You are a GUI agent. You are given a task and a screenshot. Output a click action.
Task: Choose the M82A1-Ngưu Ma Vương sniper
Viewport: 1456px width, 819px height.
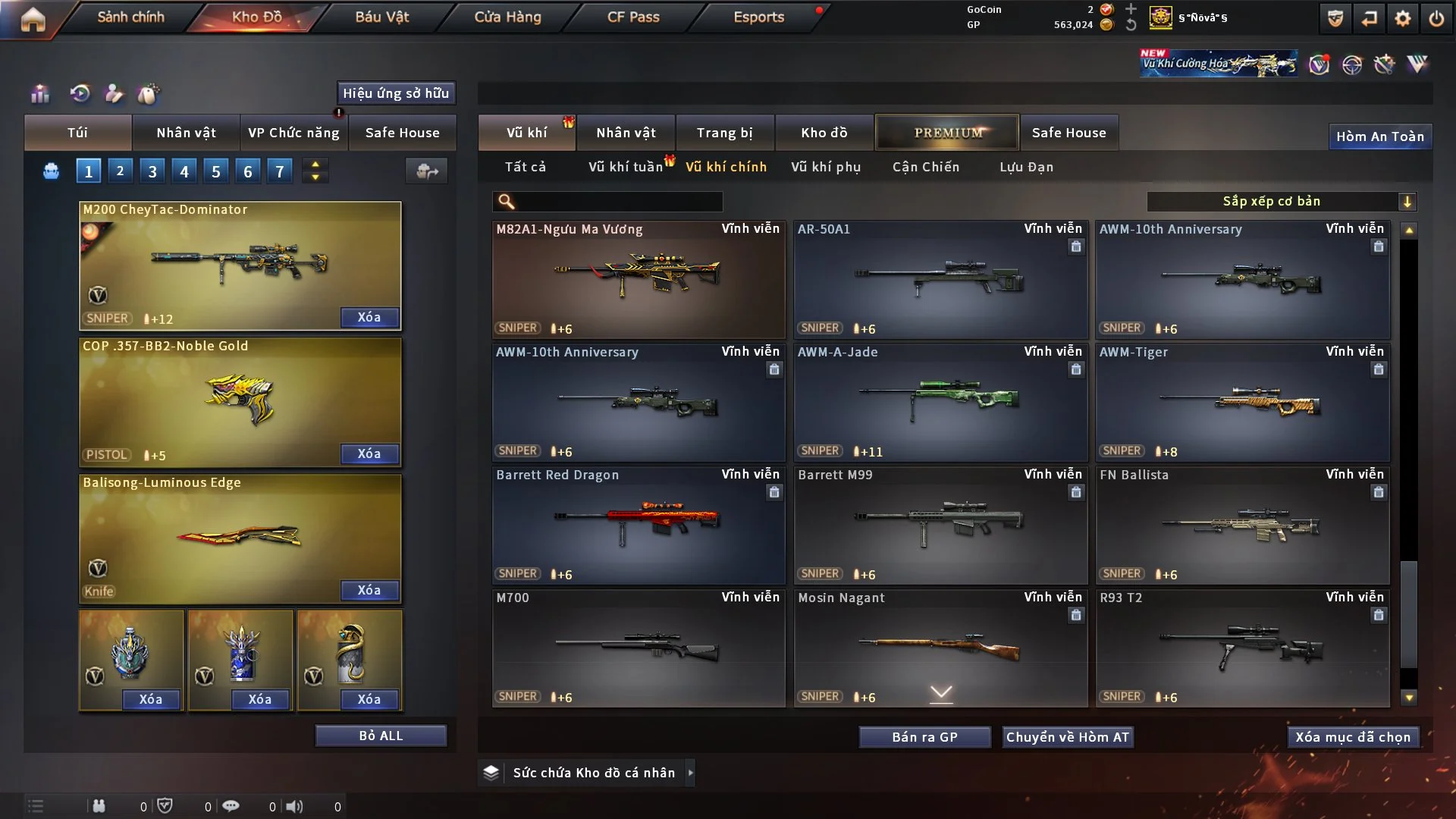point(638,280)
